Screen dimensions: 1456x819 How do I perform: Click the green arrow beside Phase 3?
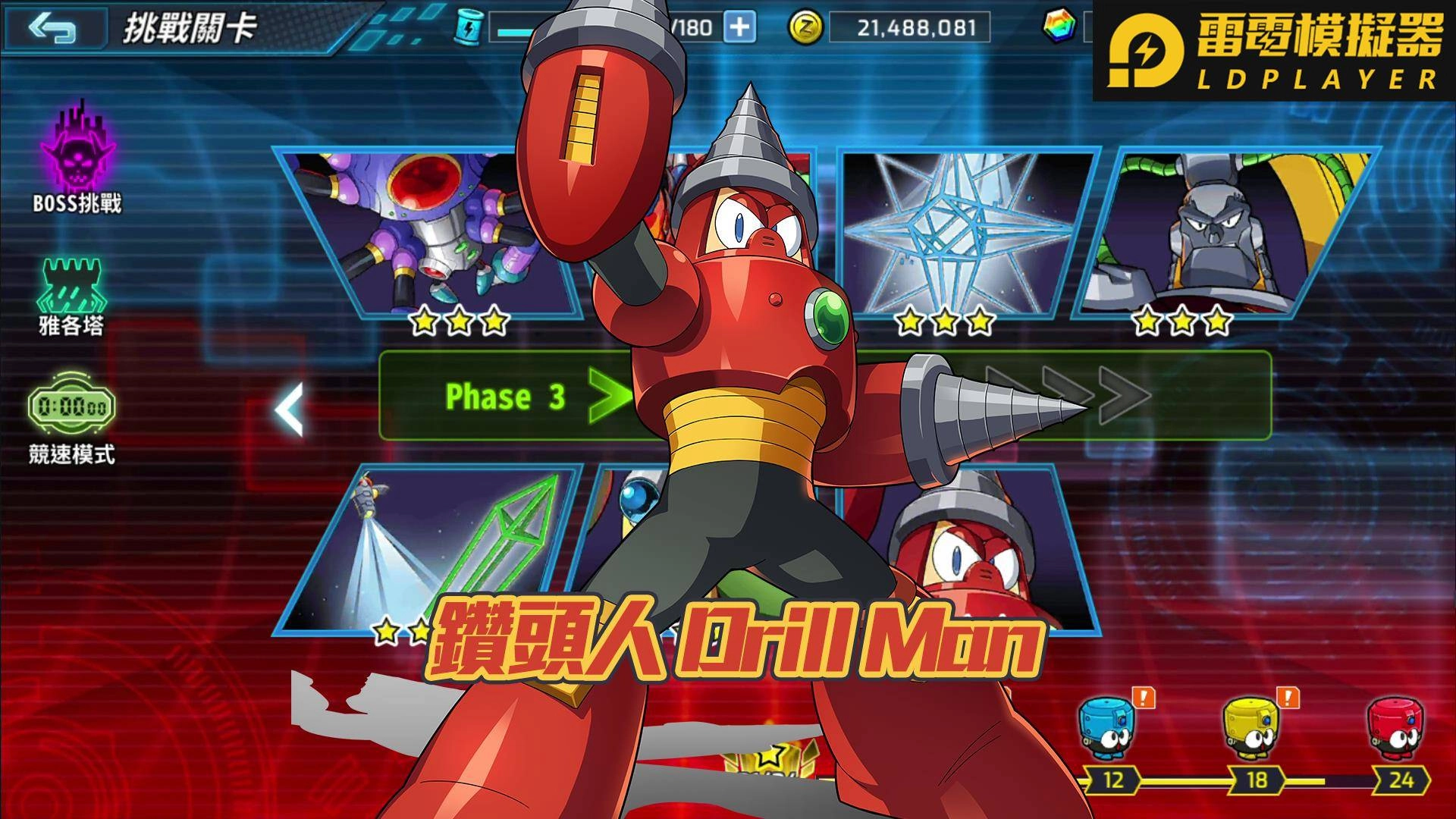click(607, 396)
